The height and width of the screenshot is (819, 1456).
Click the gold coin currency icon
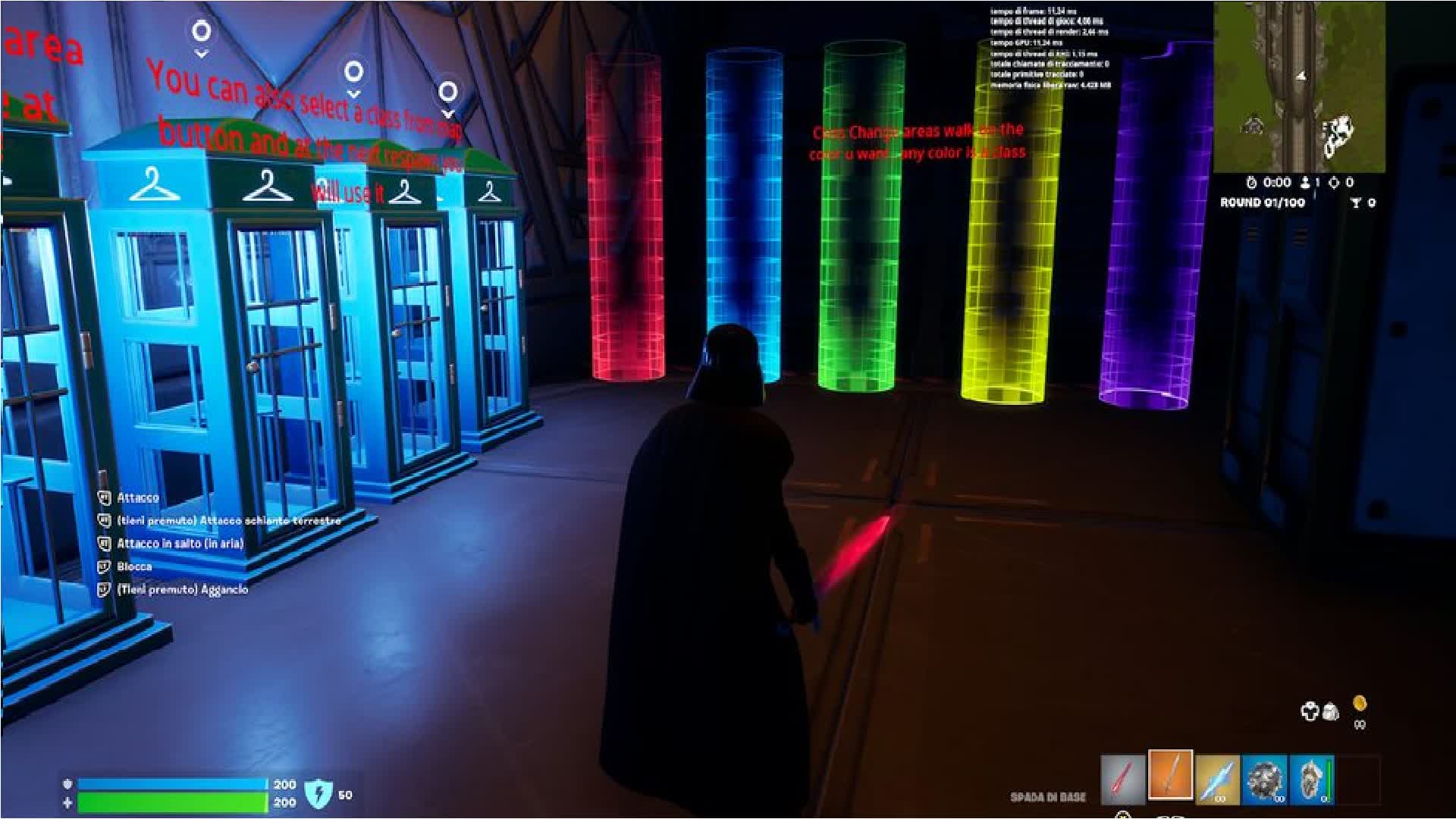click(x=1360, y=703)
